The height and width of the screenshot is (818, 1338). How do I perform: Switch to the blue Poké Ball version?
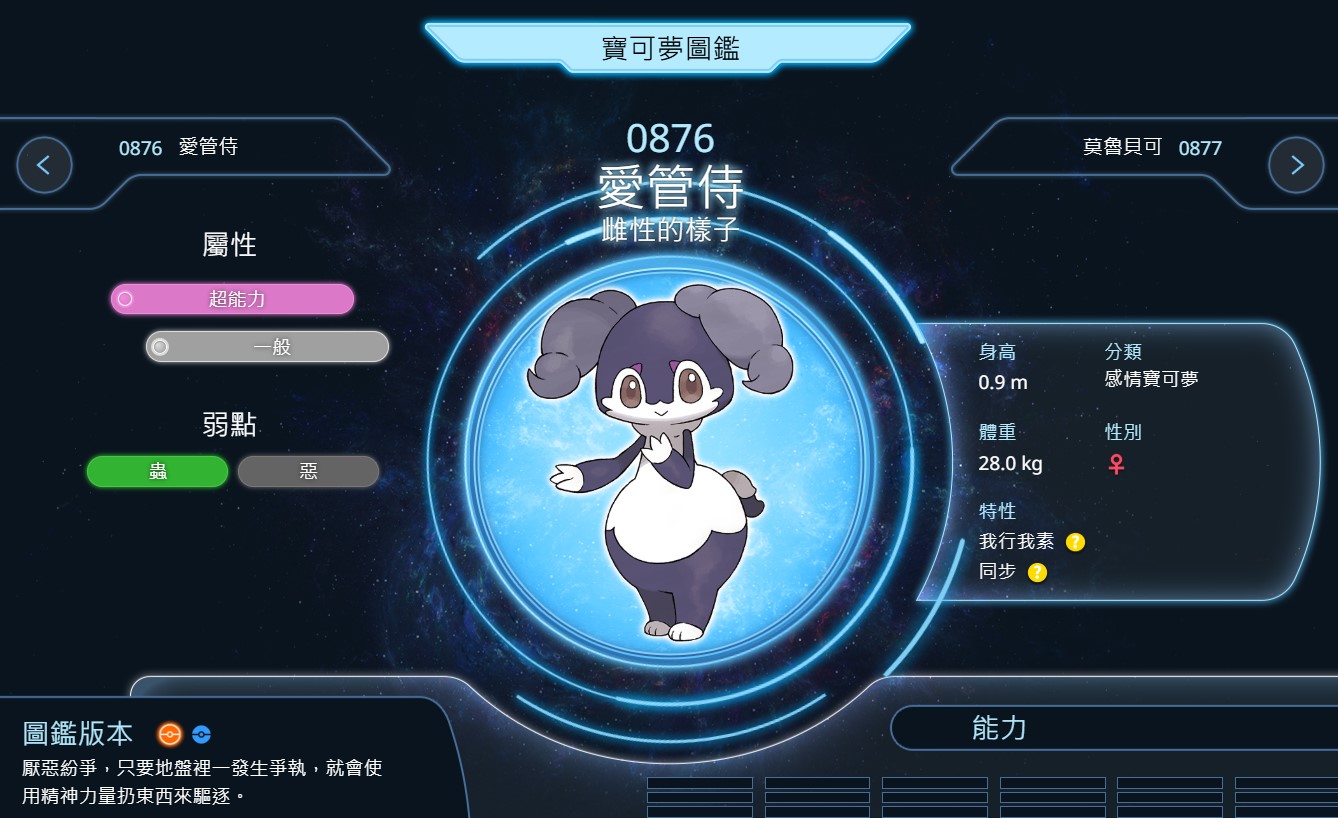pyautogui.click(x=201, y=734)
